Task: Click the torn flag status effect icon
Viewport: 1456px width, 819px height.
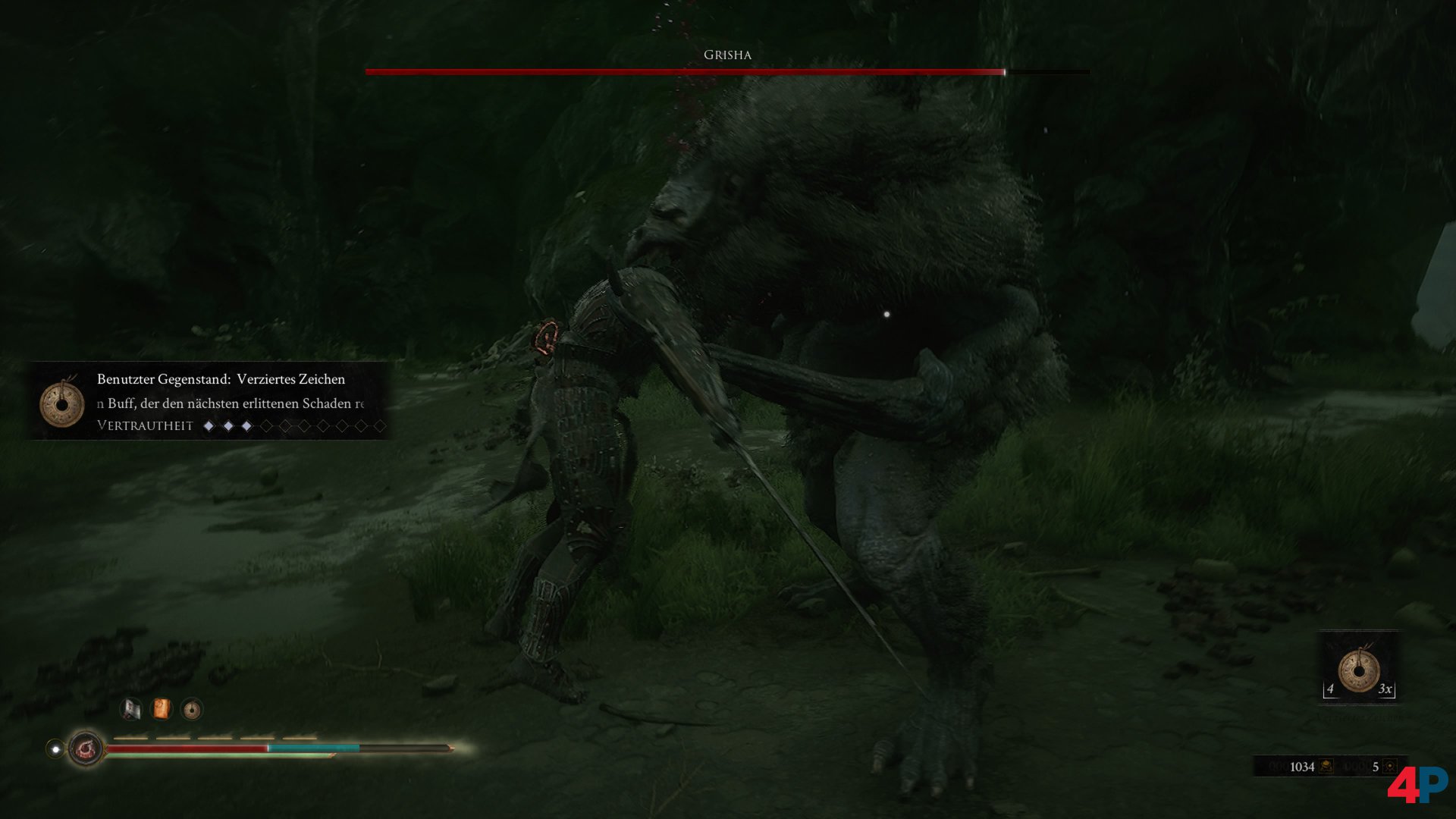Action: point(131,709)
